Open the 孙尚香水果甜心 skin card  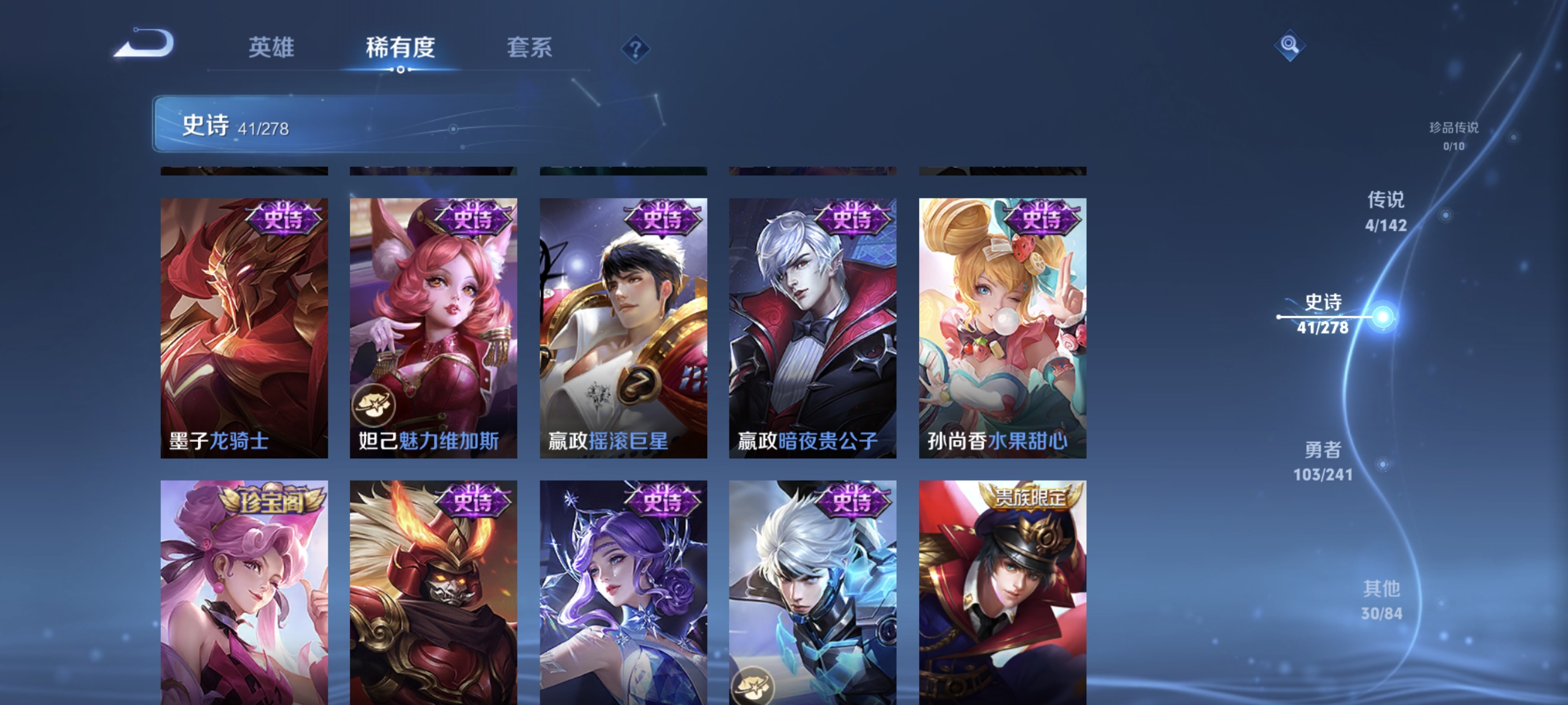click(x=1001, y=329)
